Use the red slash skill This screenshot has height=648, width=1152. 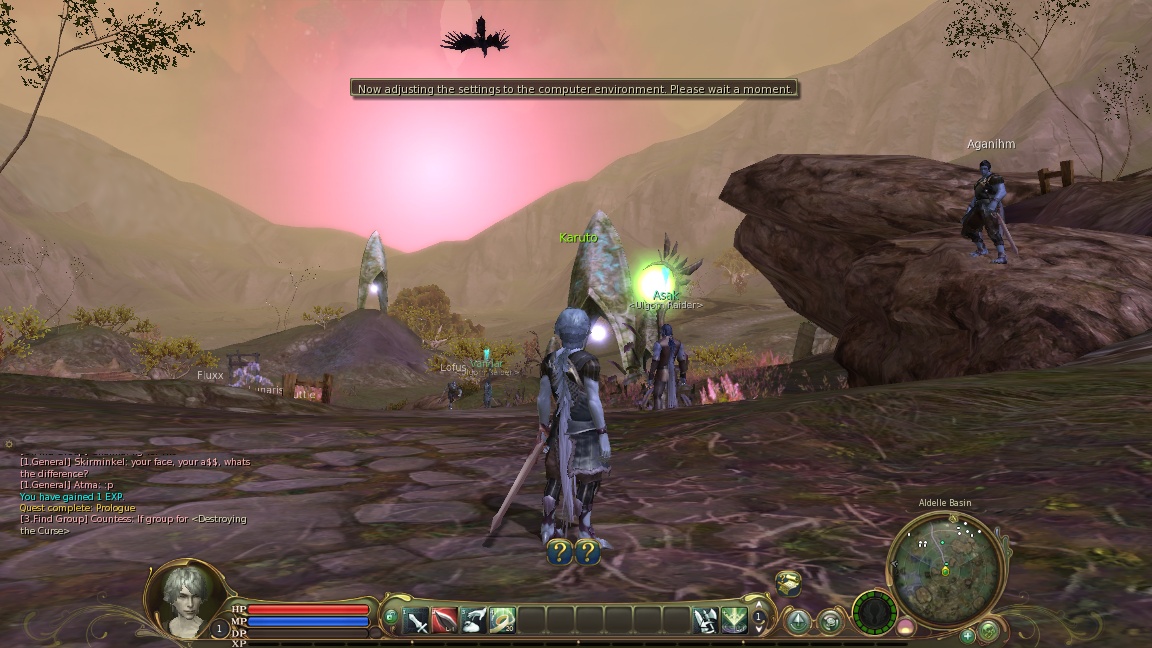click(x=445, y=620)
